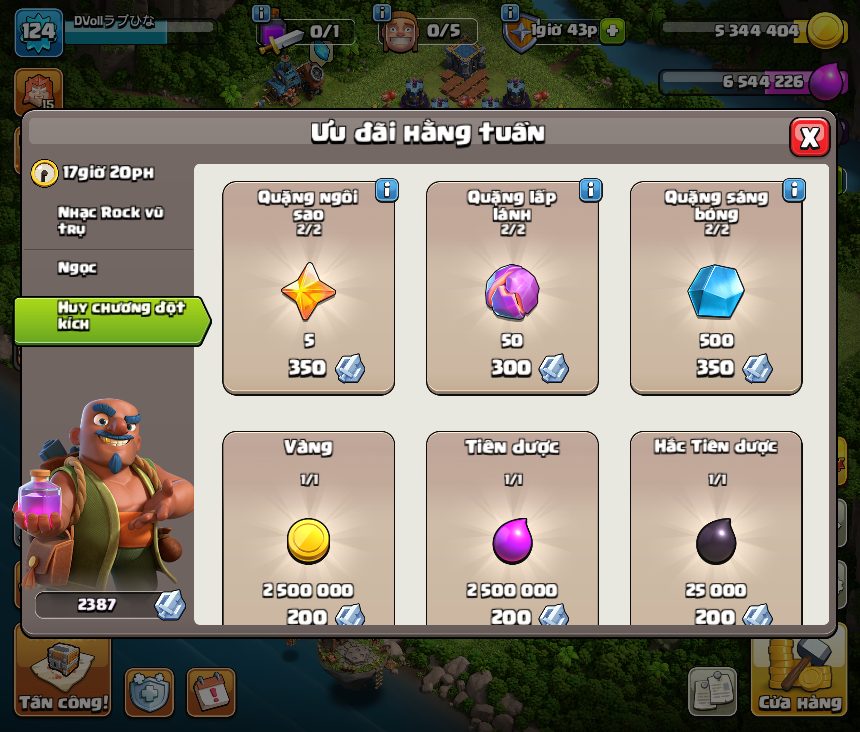This screenshot has height=732, width=860.
Task: Show info for Quặng ngôi sao
Action: pyautogui.click(x=386, y=190)
